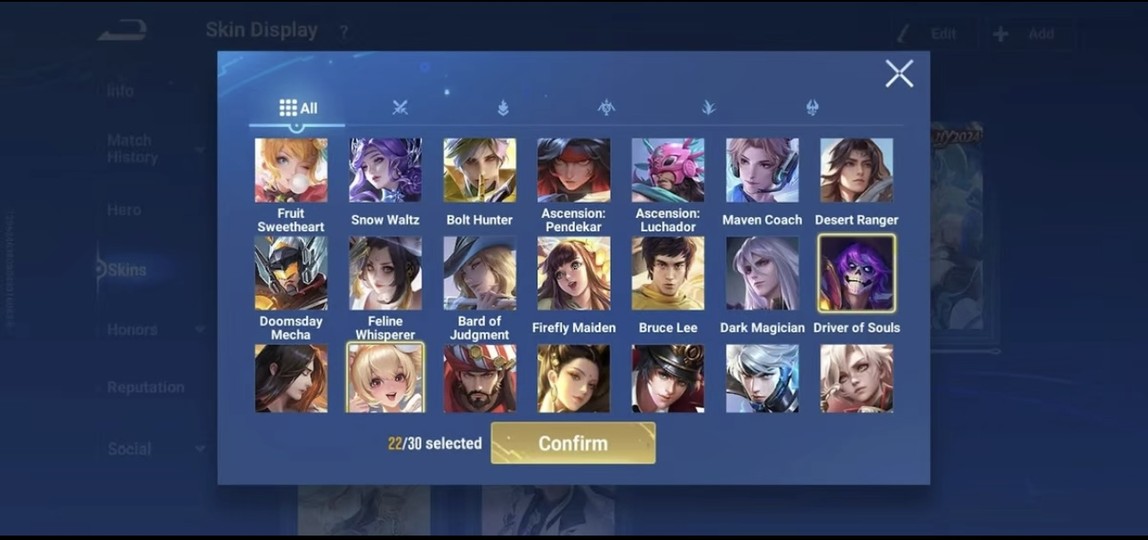Pick the Firefly Maiden skin

point(574,273)
